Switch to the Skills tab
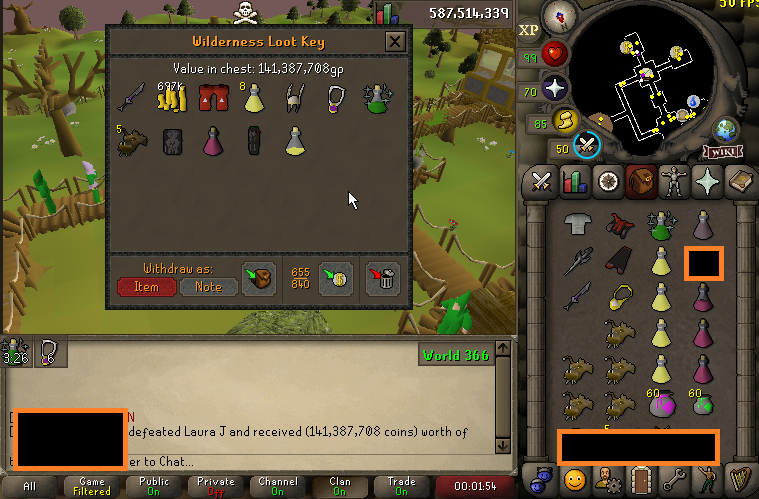The height and width of the screenshot is (499, 759). coord(574,182)
